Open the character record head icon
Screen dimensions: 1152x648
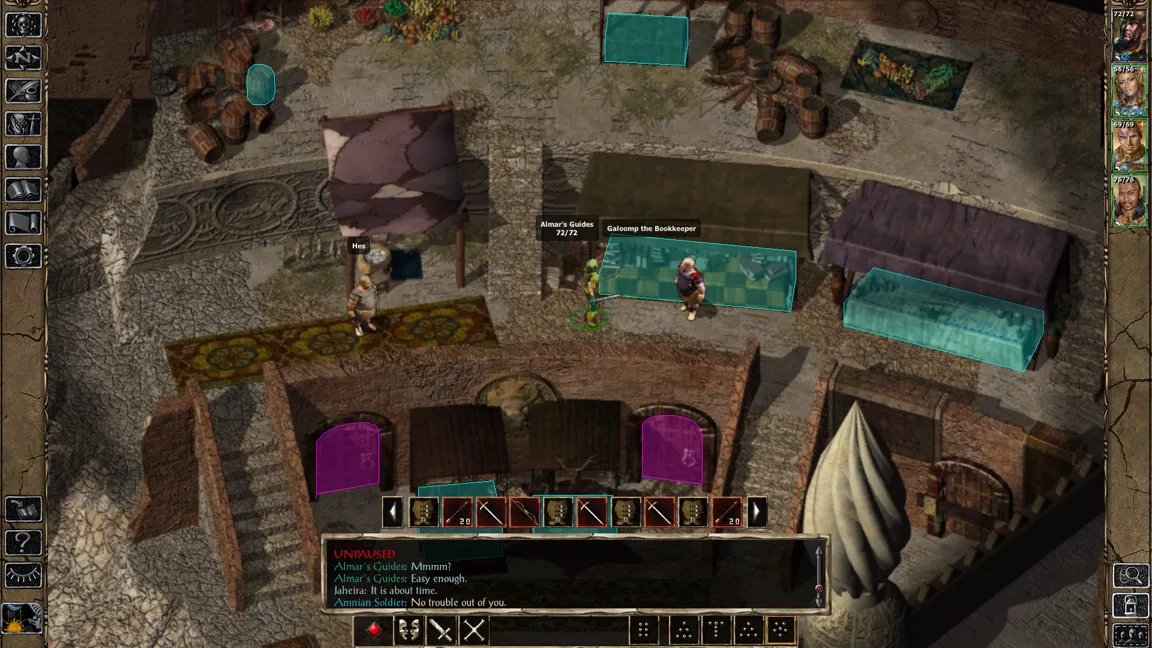click(23, 157)
